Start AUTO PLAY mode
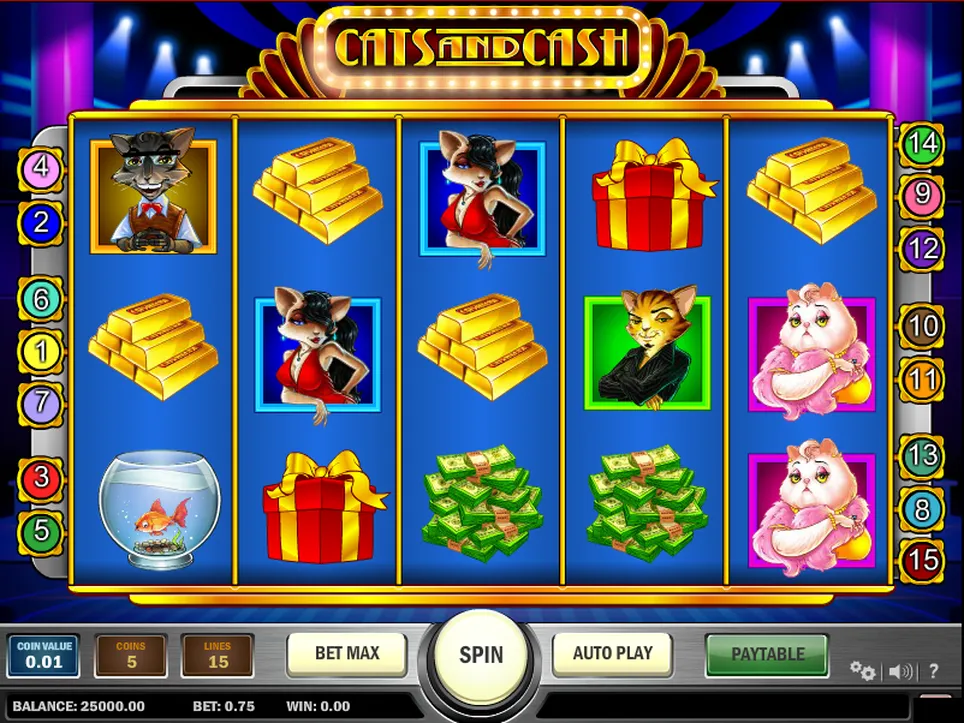 [612, 654]
